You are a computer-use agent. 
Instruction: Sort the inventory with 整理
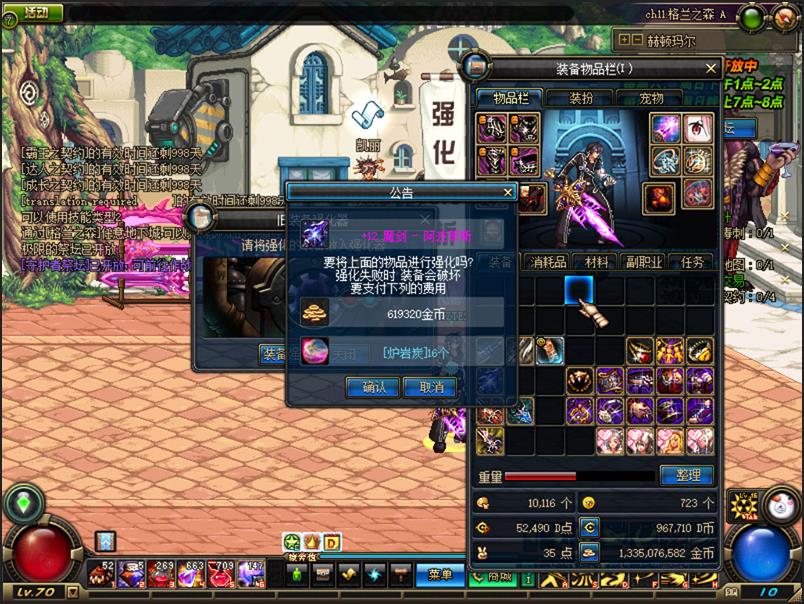pyautogui.click(x=687, y=475)
